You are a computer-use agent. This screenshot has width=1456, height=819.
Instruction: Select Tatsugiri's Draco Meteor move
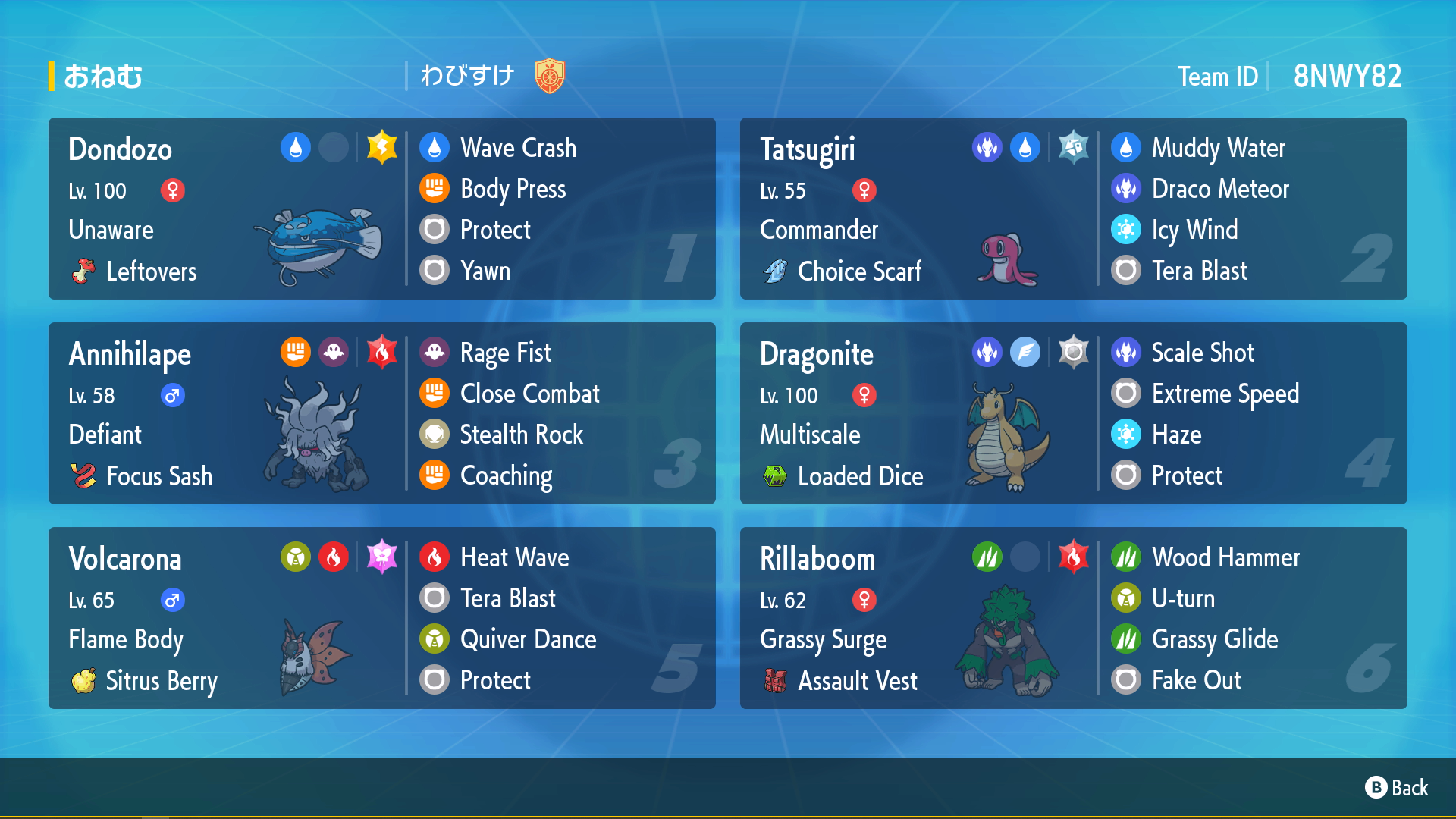[1219, 189]
